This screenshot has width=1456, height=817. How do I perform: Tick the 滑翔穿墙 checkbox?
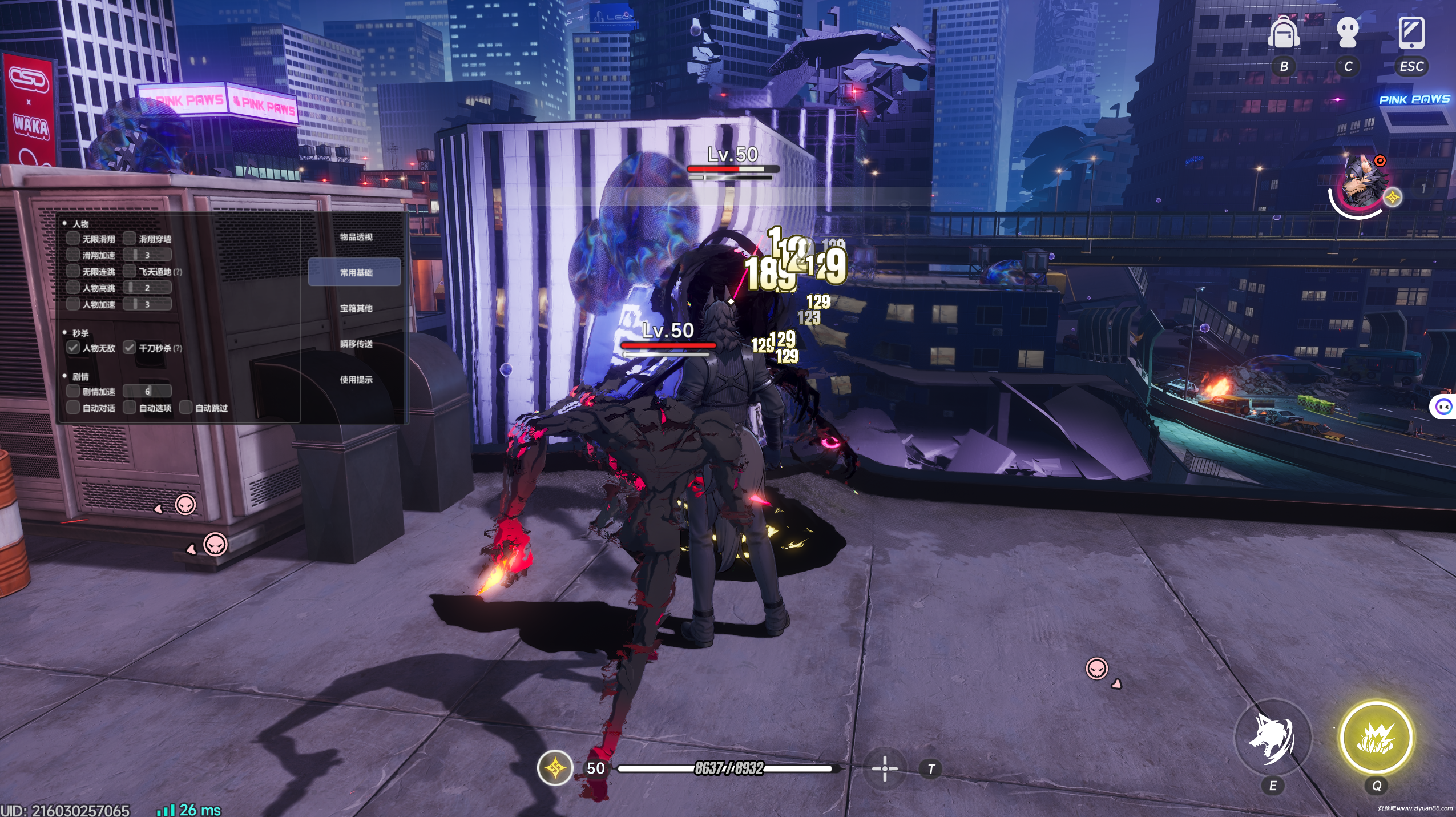130,239
